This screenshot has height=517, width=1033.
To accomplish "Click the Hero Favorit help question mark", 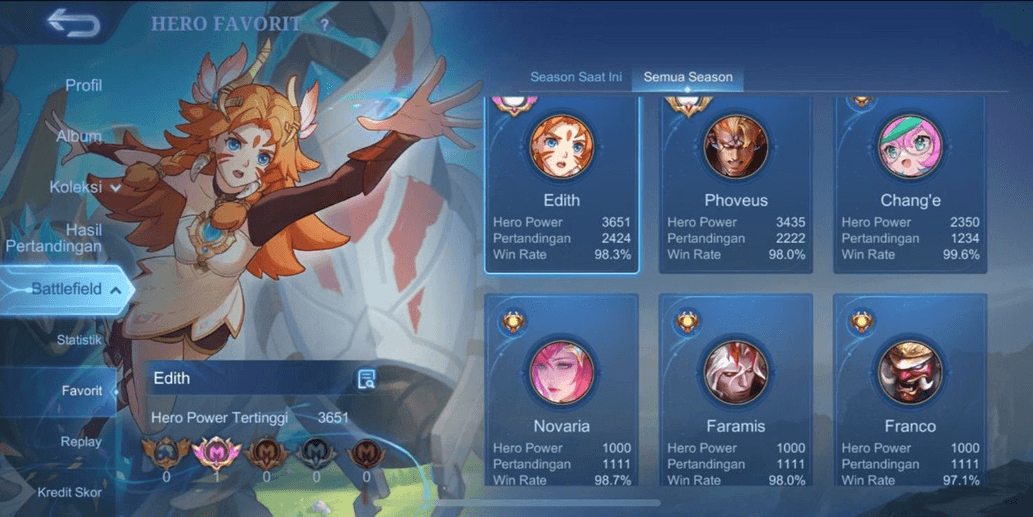I will [324, 23].
